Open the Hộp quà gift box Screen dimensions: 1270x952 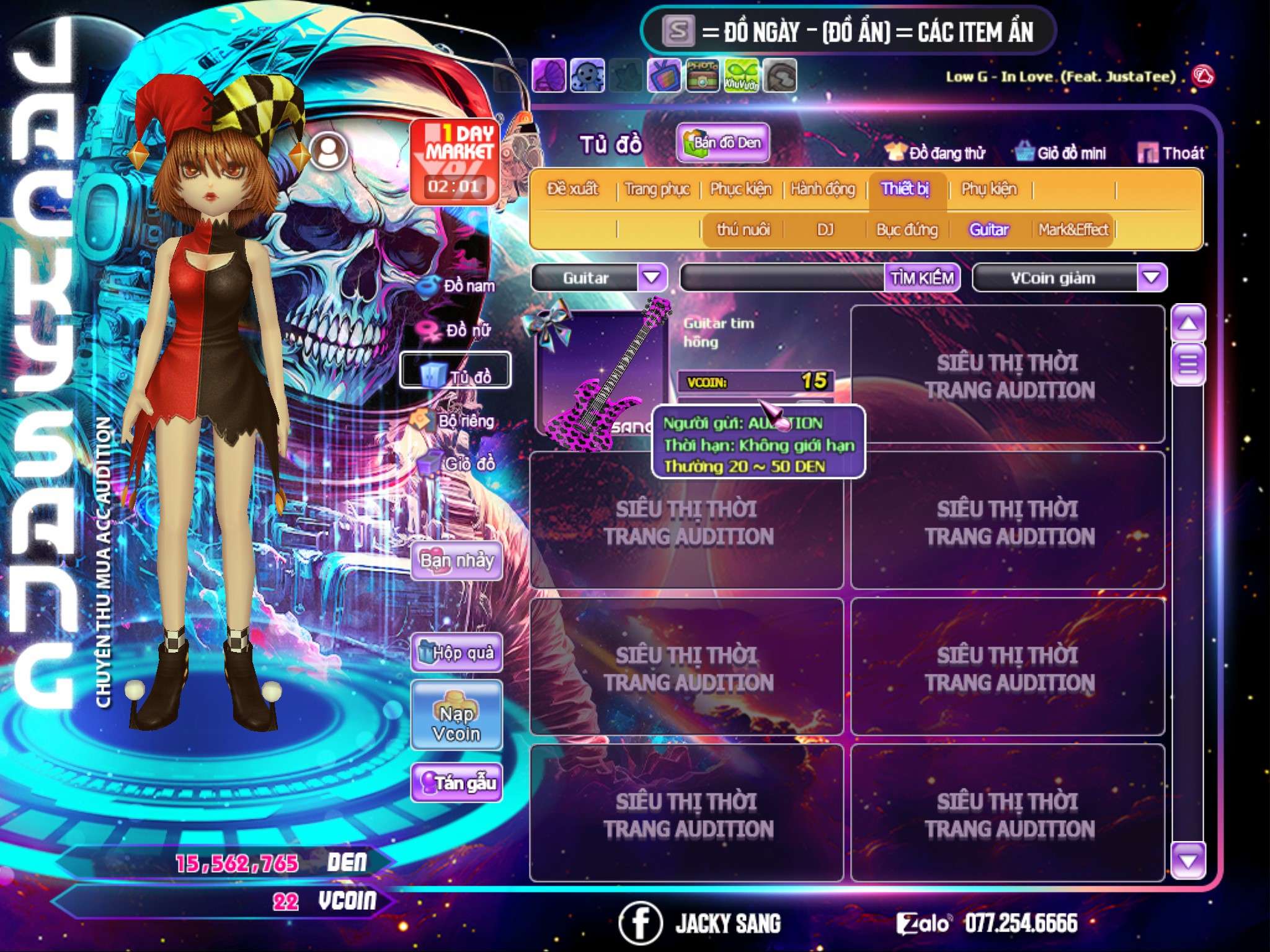457,653
